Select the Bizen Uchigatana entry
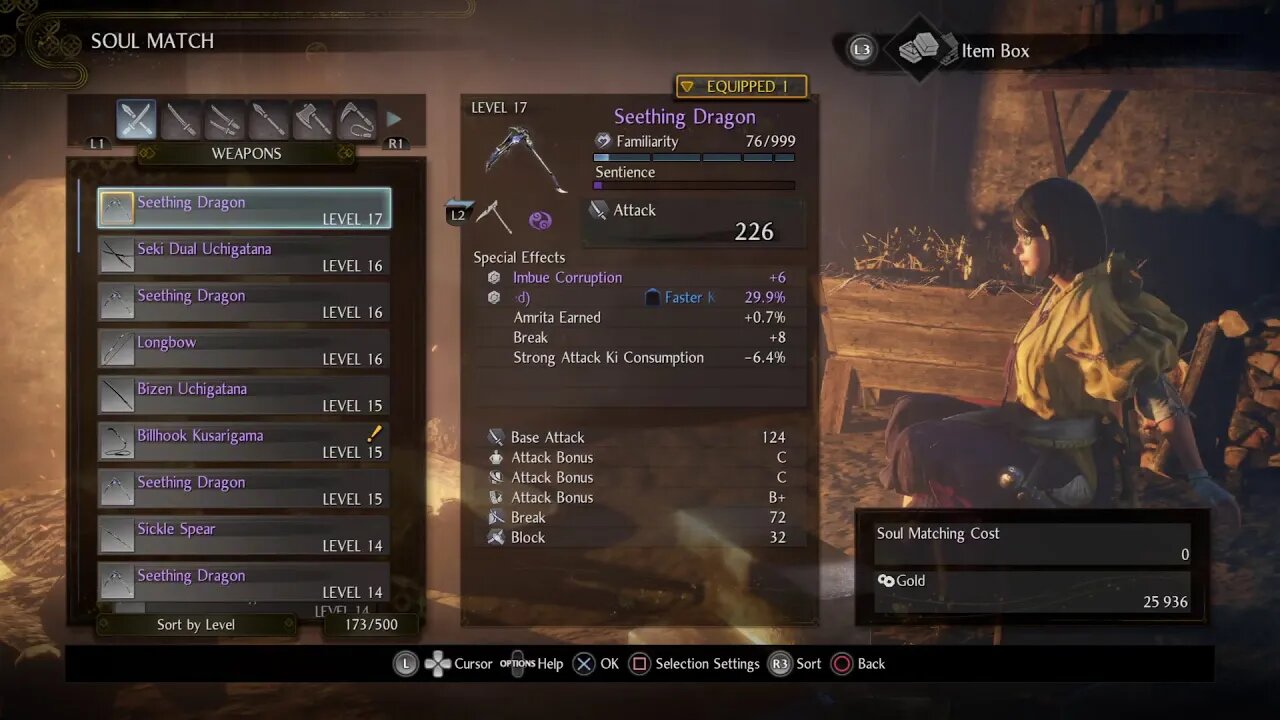Image resolution: width=1280 pixels, height=720 pixels. (244, 396)
